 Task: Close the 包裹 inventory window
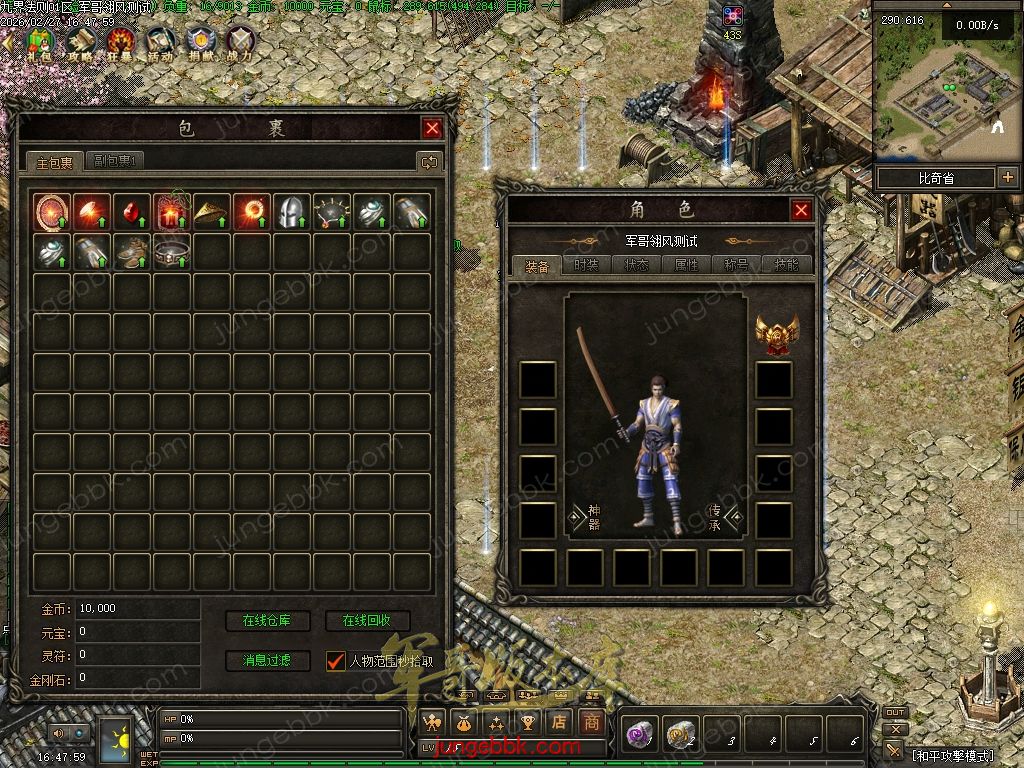tap(432, 128)
